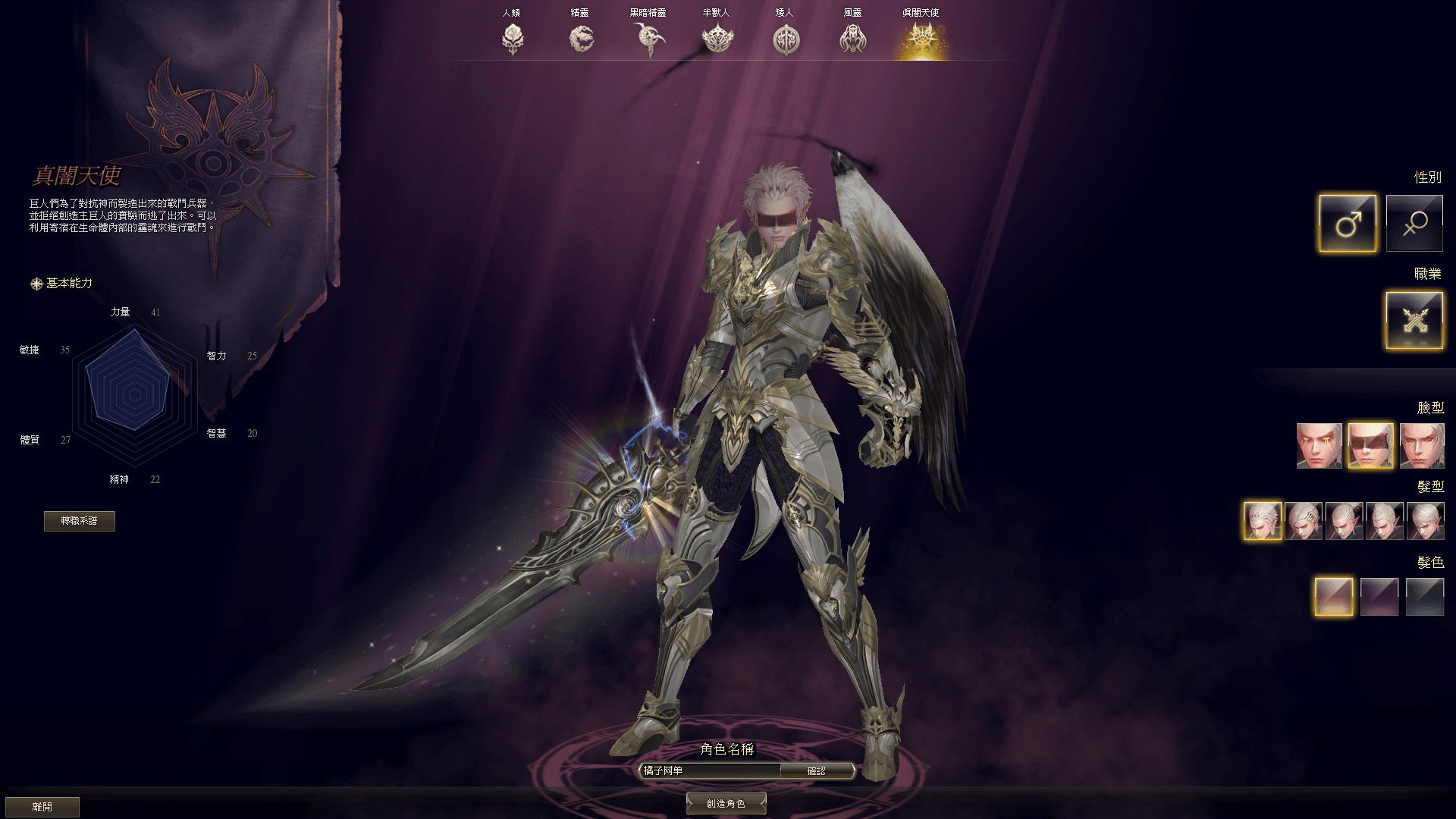Switch to the 眞闇天使 tab label

click(x=921, y=11)
